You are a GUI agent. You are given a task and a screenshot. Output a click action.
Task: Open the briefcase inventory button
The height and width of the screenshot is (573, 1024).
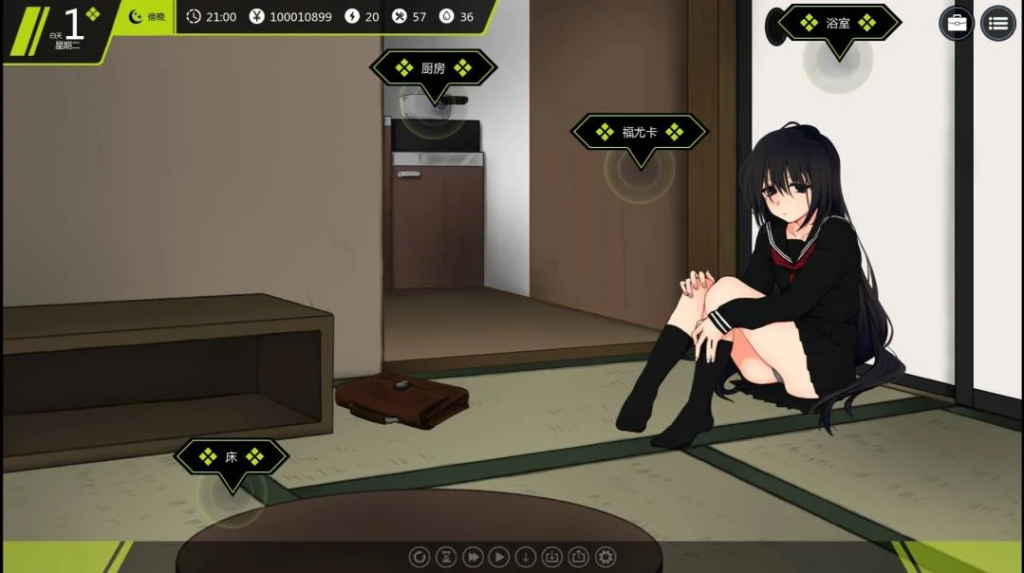(957, 23)
